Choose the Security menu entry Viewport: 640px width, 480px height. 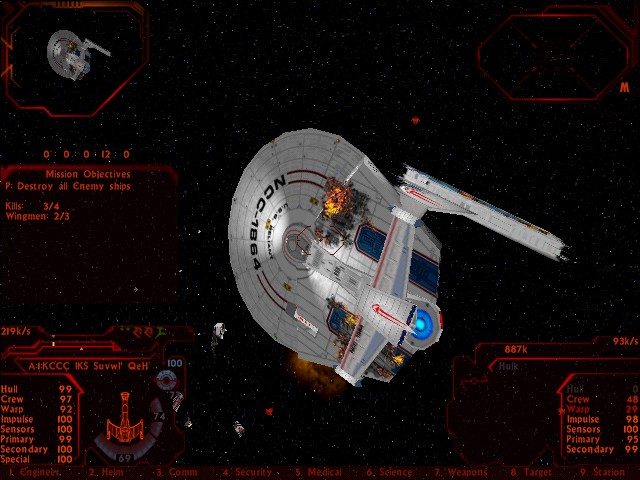[x=245, y=472]
